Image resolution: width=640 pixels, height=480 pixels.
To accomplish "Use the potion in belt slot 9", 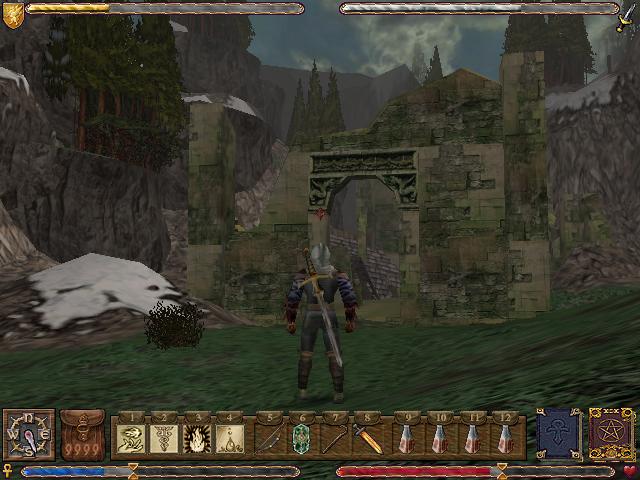I will 406,437.
